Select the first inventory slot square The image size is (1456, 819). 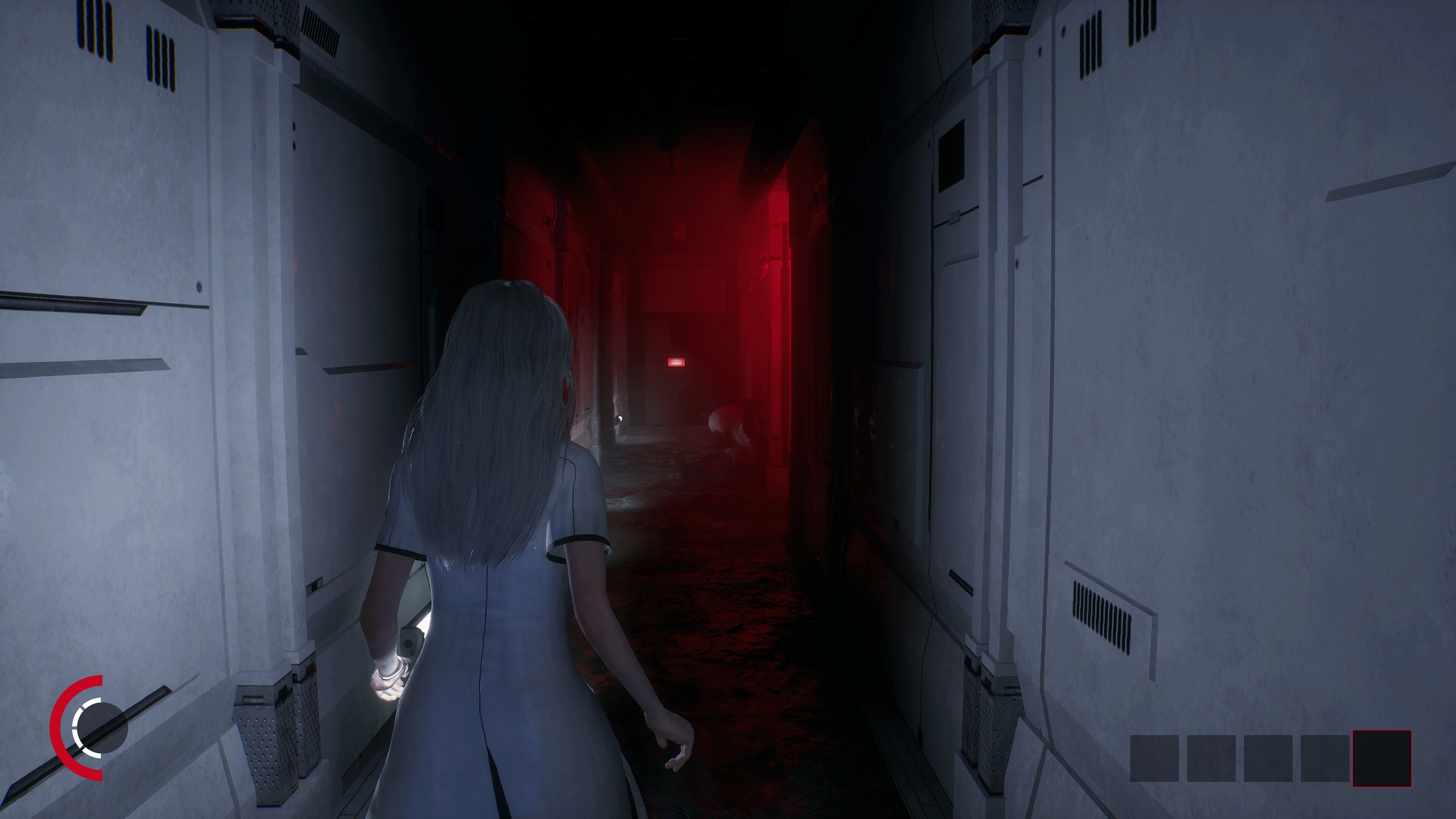[x=1155, y=760]
